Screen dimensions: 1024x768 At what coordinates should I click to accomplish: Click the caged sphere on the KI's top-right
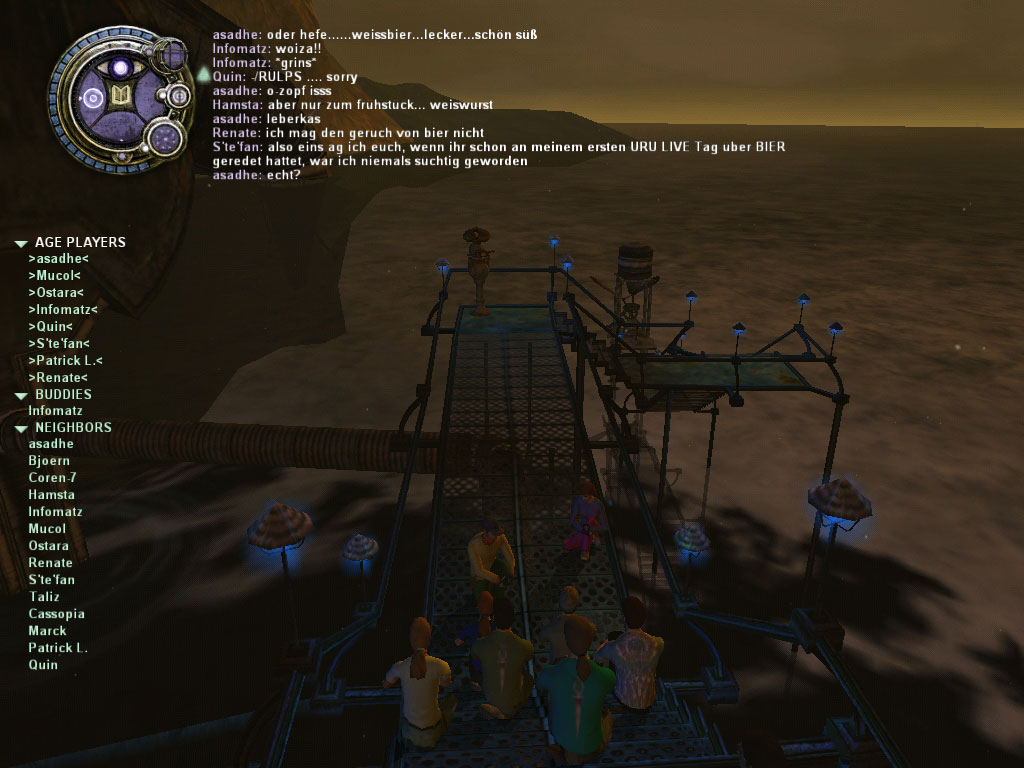point(170,52)
